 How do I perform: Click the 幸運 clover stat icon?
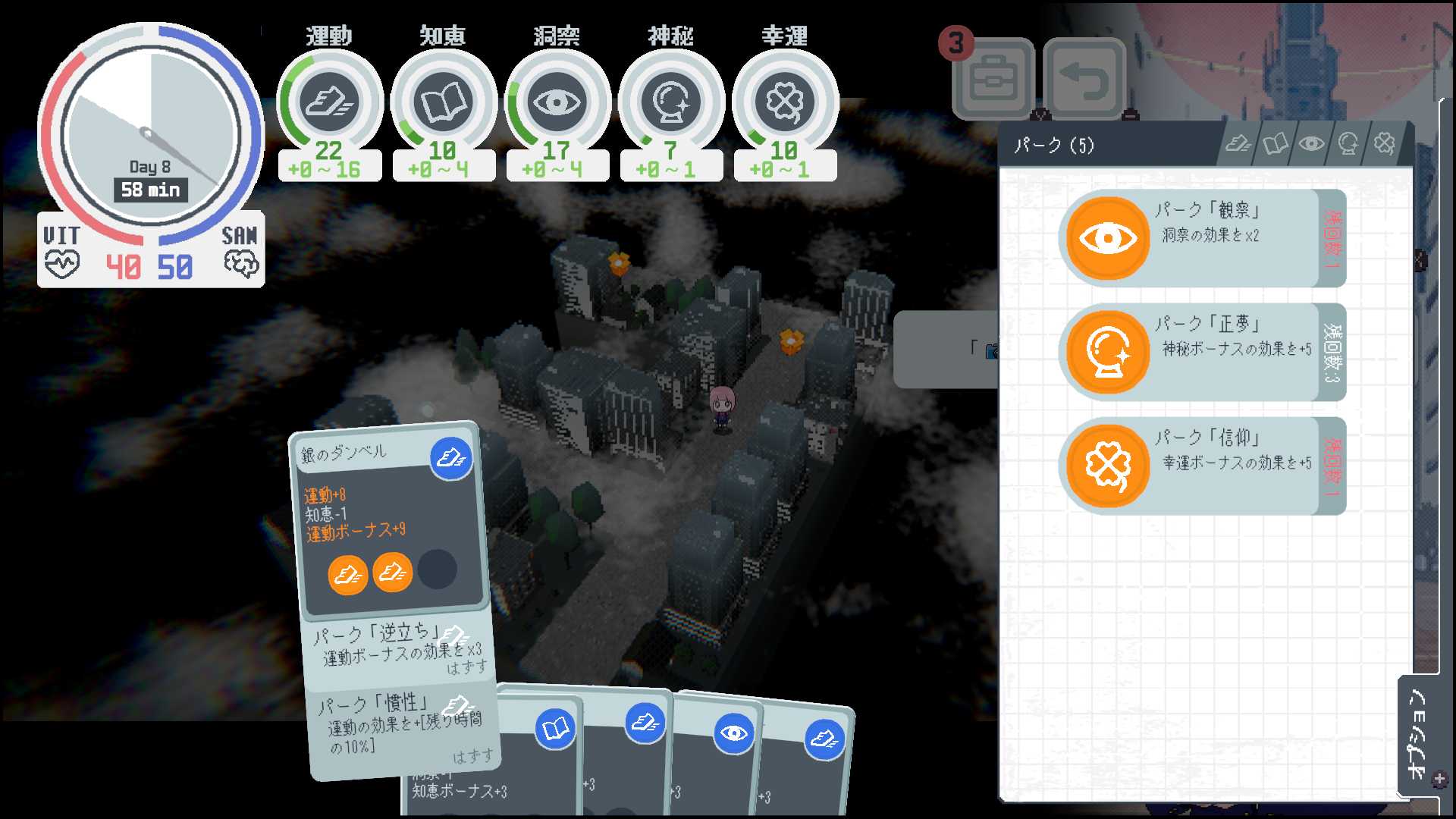784,102
